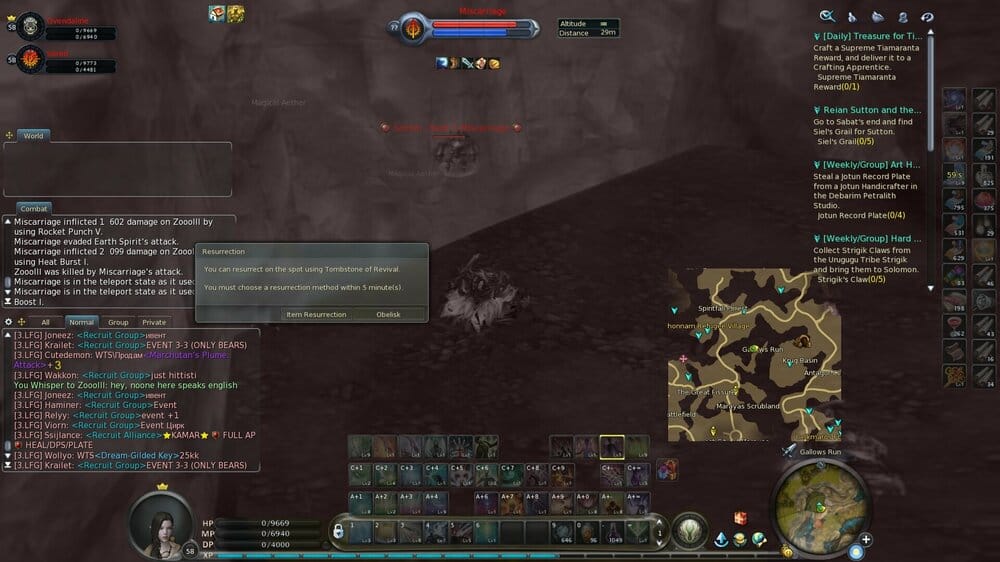Screen dimensions: 1000x562
Task: Switch to the Private chat tab
Action: tap(154, 322)
